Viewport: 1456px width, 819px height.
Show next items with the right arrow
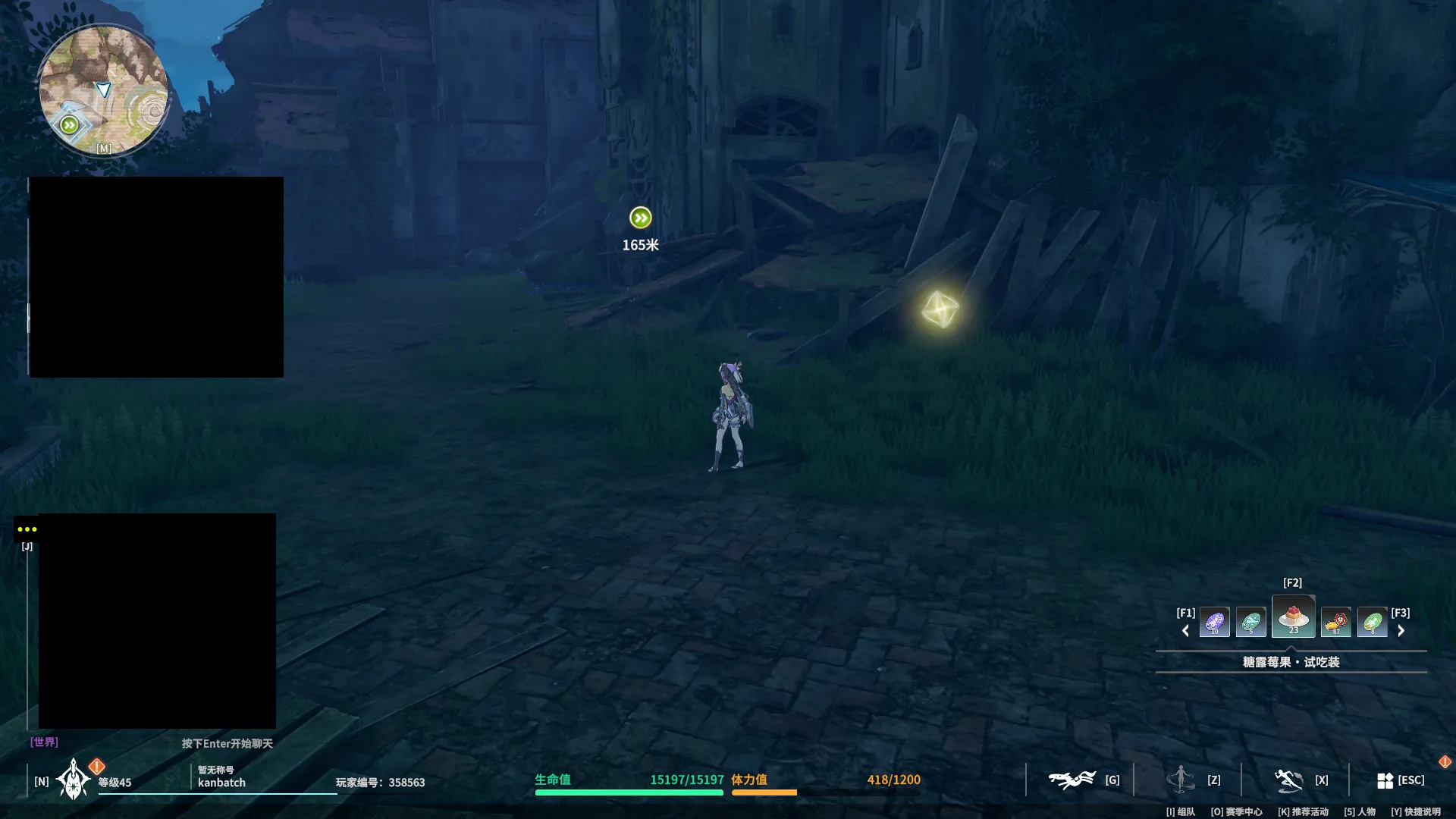[1401, 631]
